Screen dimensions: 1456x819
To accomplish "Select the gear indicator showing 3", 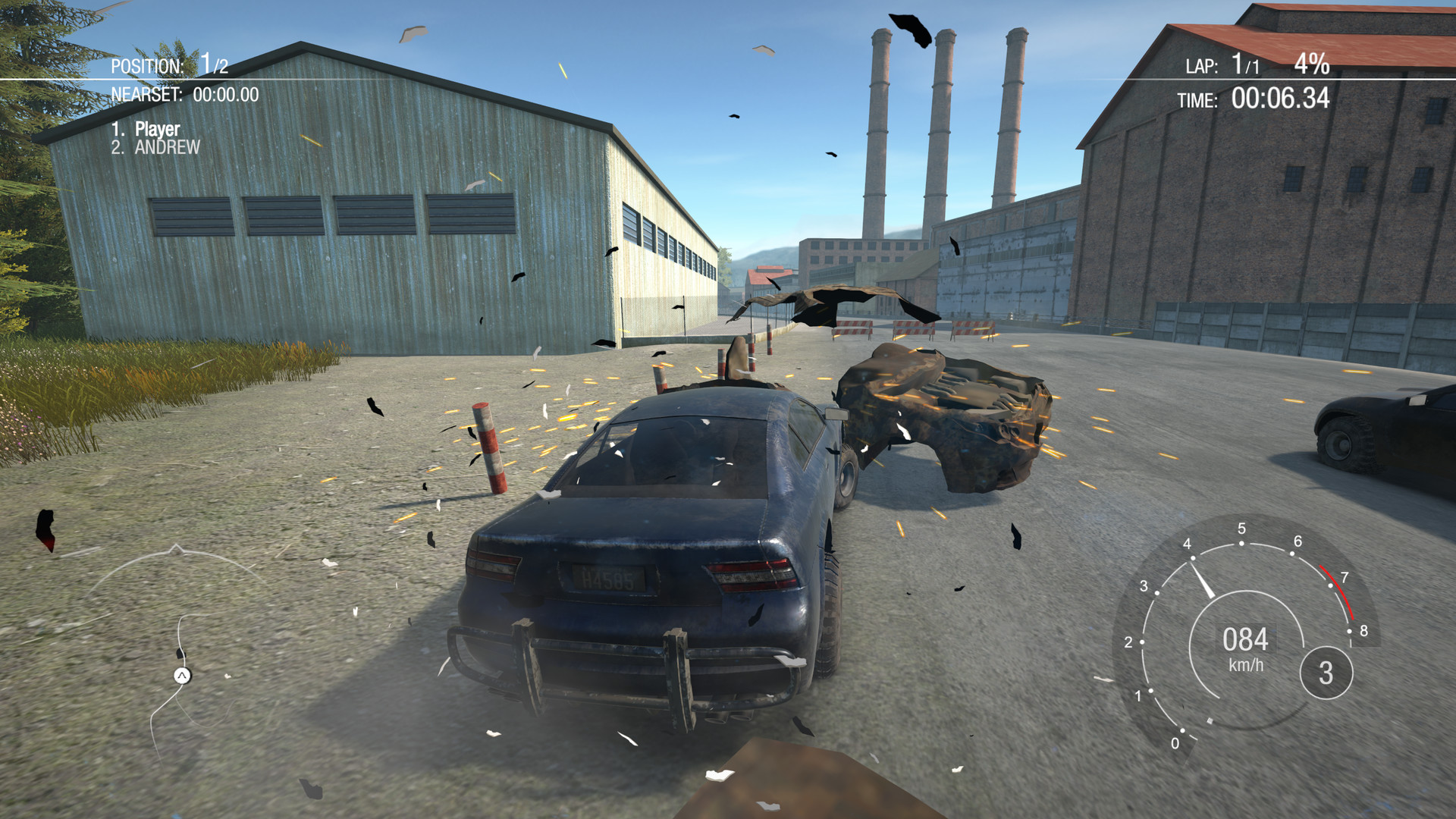I will 1326,672.
